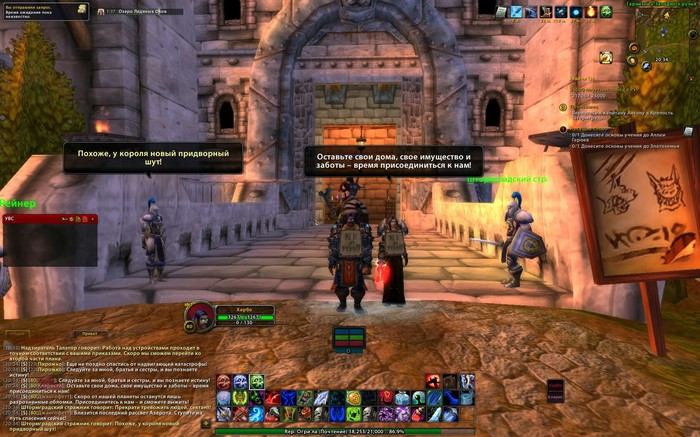Open the scroll icon beside the buff row

(x=502, y=12)
